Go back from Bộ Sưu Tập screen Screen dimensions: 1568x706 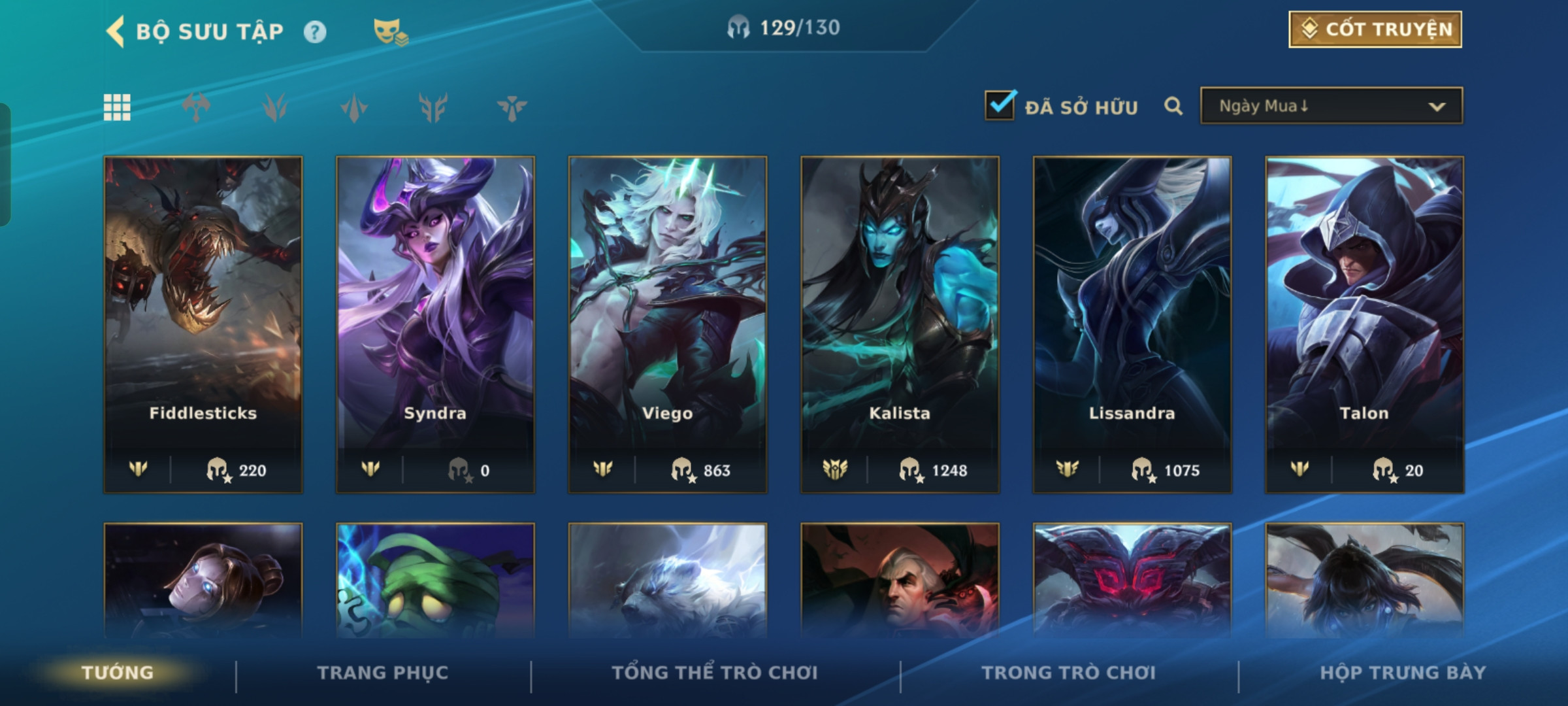(x=116, y=31)
